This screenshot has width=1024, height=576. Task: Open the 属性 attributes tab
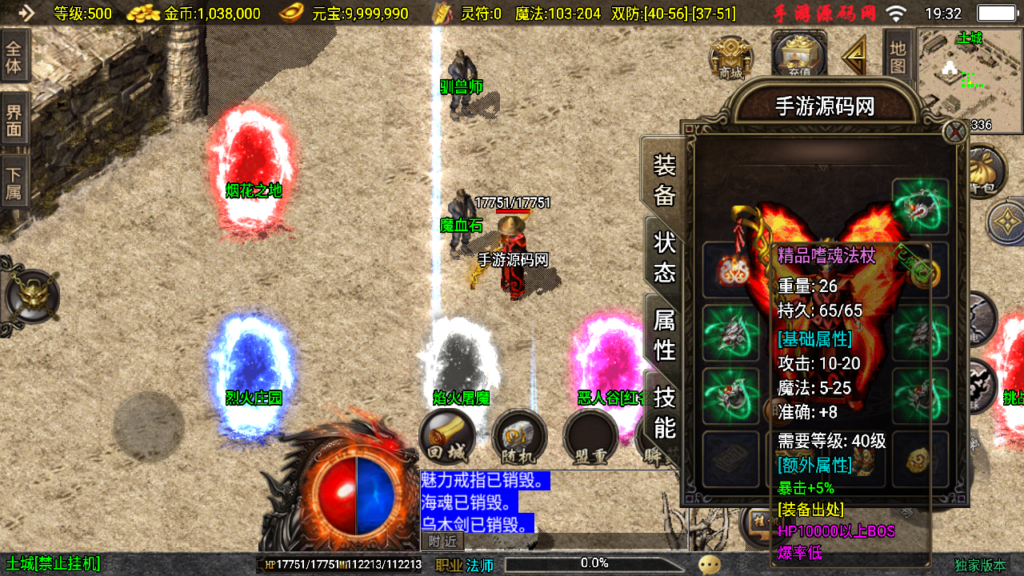point(664,333)
